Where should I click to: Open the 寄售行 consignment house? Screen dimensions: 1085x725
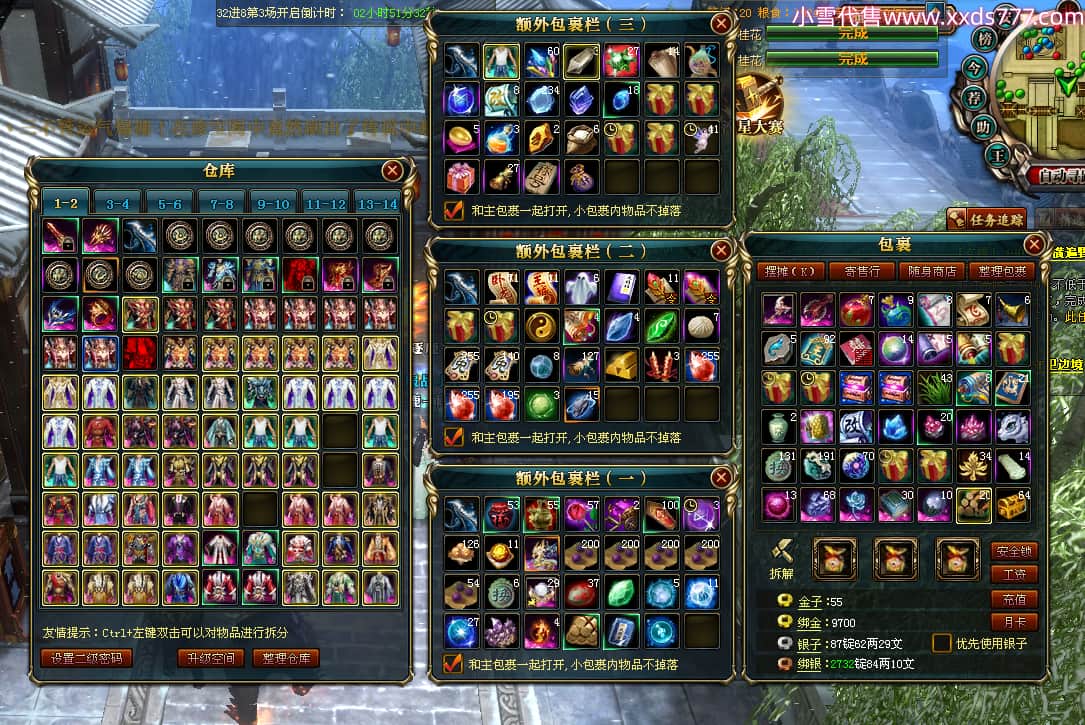[861, 271]
